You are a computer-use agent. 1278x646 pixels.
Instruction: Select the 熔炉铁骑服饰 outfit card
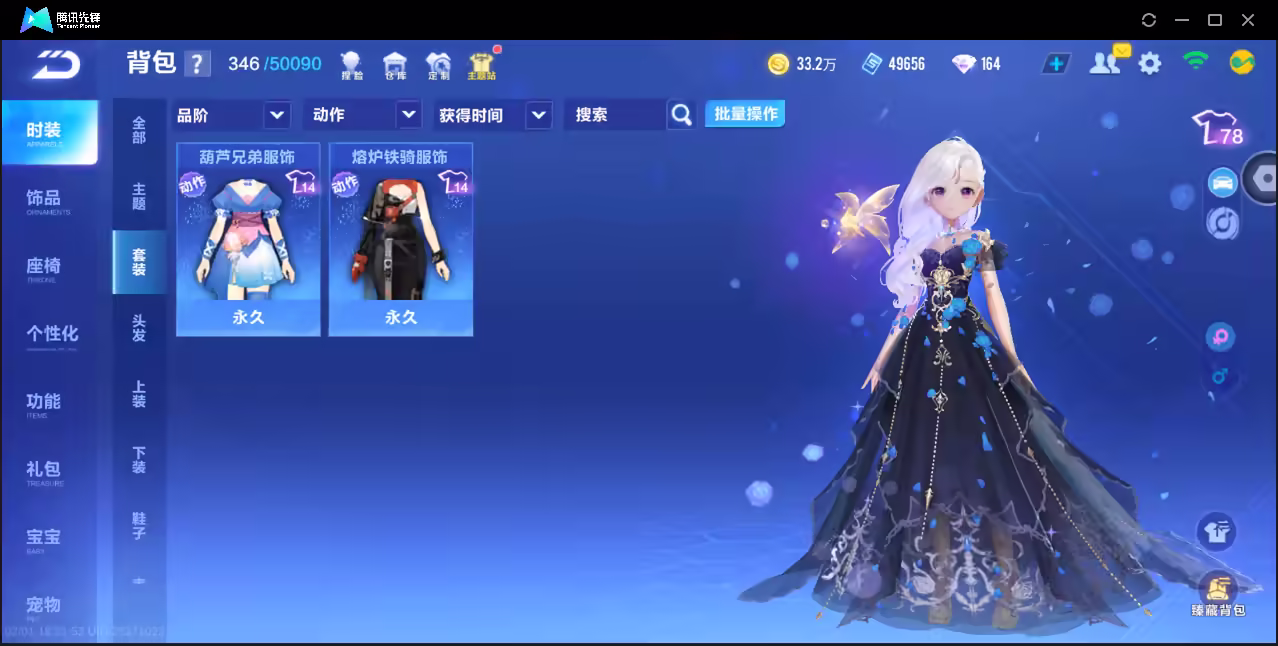[401, 240]
